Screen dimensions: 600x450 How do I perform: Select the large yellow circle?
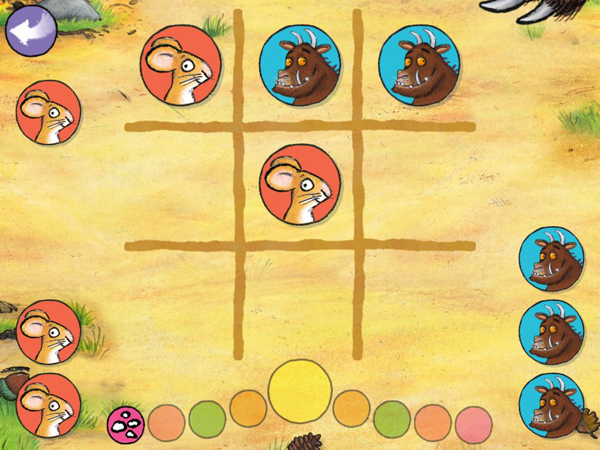coord(300,390)
